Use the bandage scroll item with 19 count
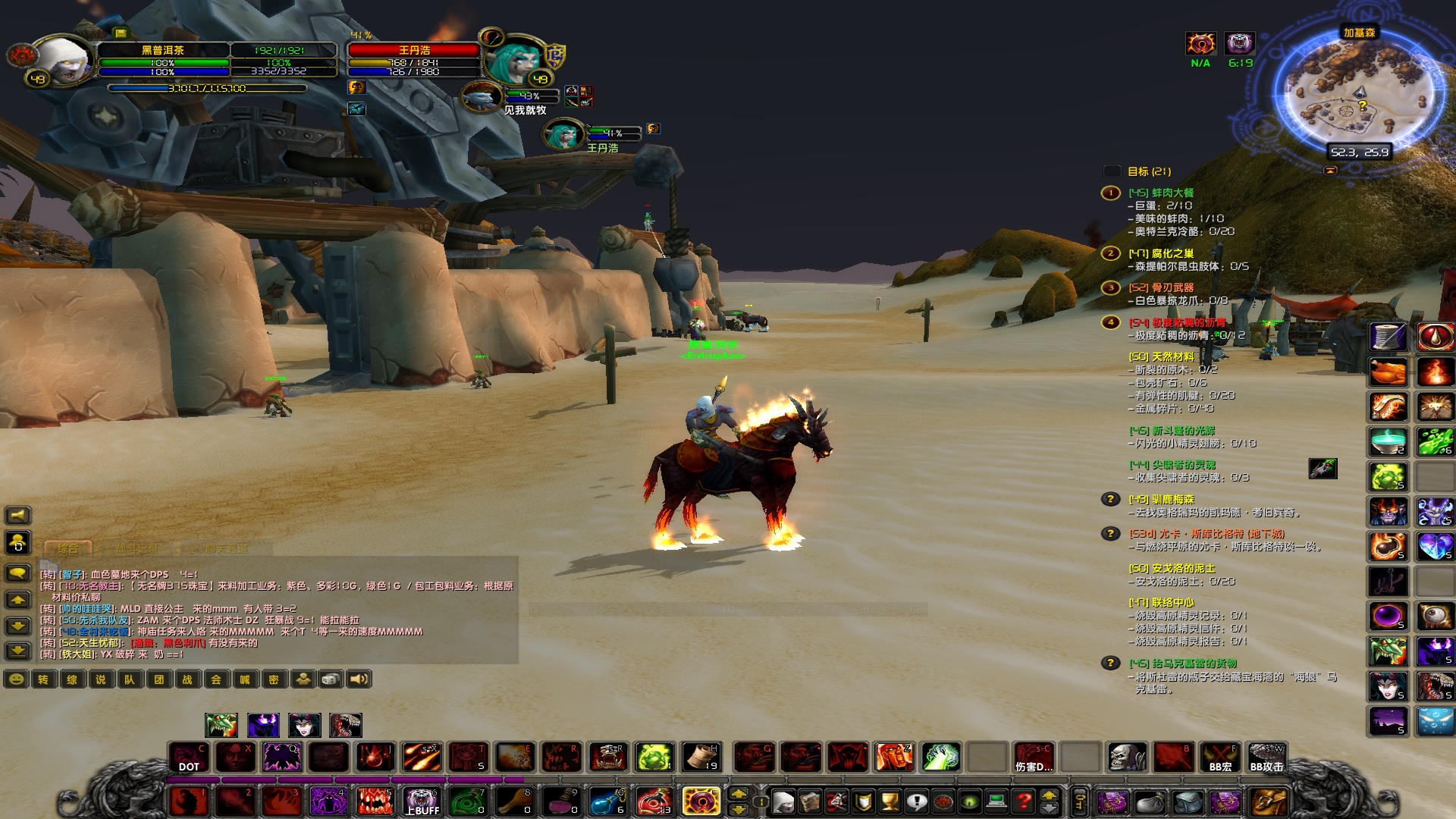This screenshot has width=1456, height=819. click(701, 757)
